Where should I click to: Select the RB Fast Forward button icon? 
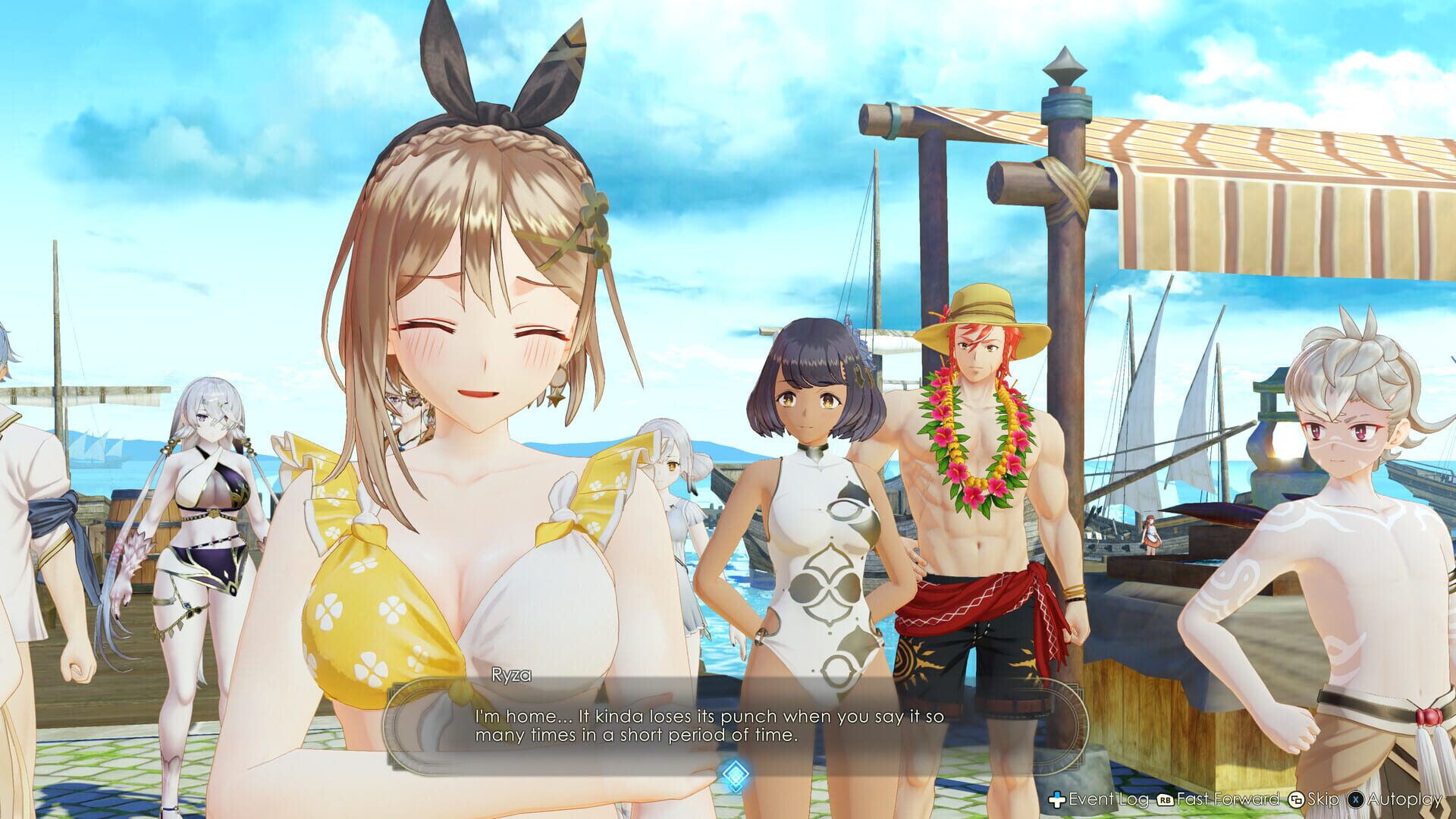point(1165,799)
